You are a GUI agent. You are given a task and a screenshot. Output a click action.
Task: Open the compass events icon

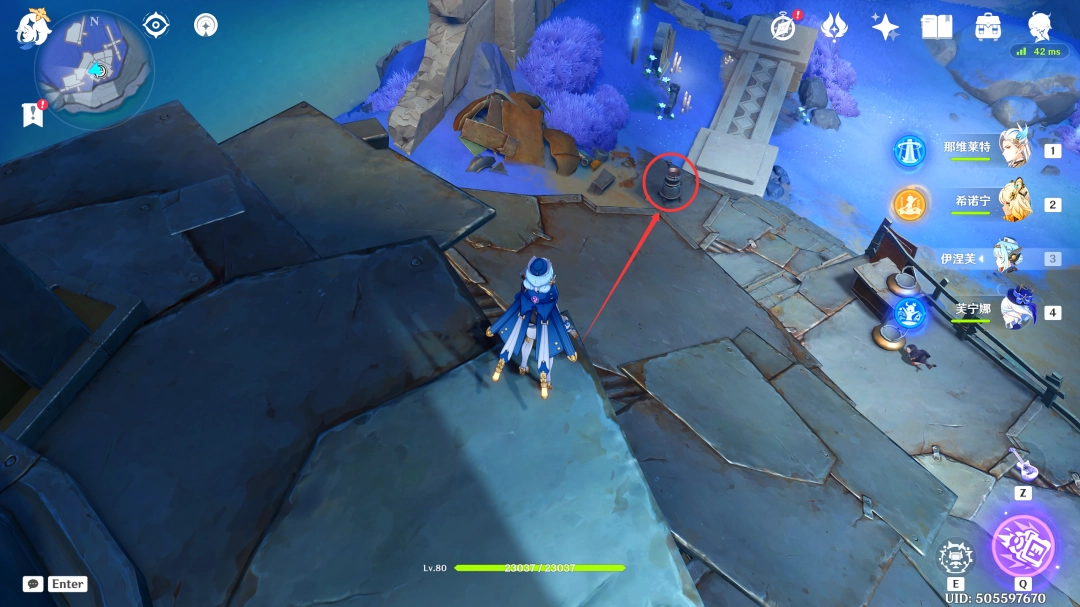click(x=783, y=28)
